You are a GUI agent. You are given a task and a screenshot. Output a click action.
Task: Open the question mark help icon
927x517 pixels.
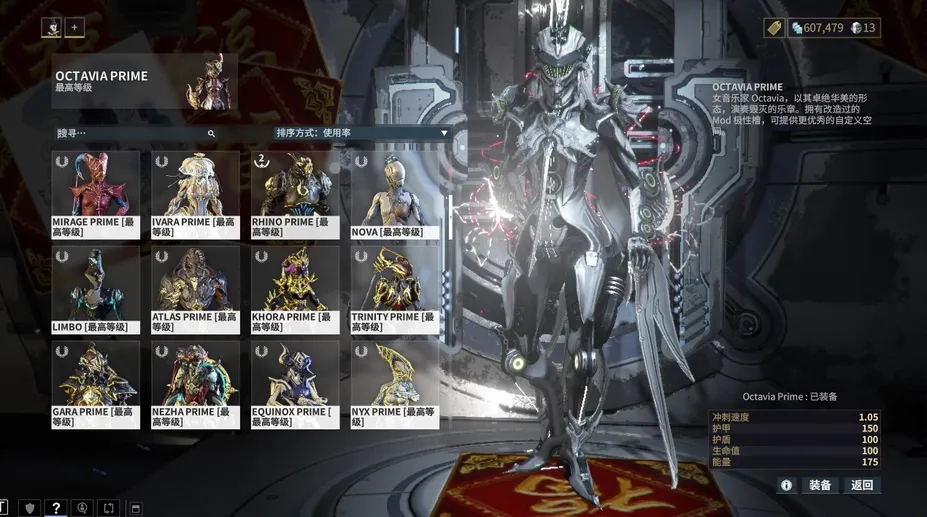pos(57,508)
